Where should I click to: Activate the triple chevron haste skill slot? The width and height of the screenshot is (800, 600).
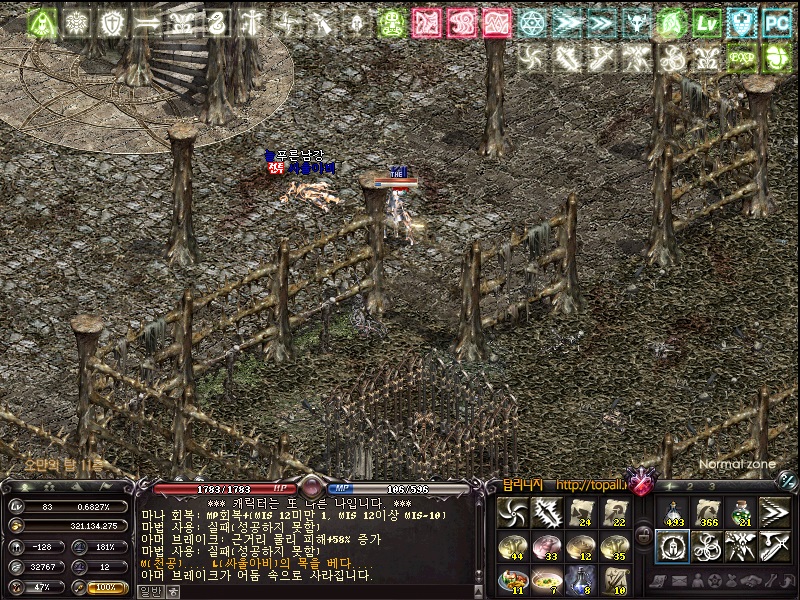click(775, 513)
